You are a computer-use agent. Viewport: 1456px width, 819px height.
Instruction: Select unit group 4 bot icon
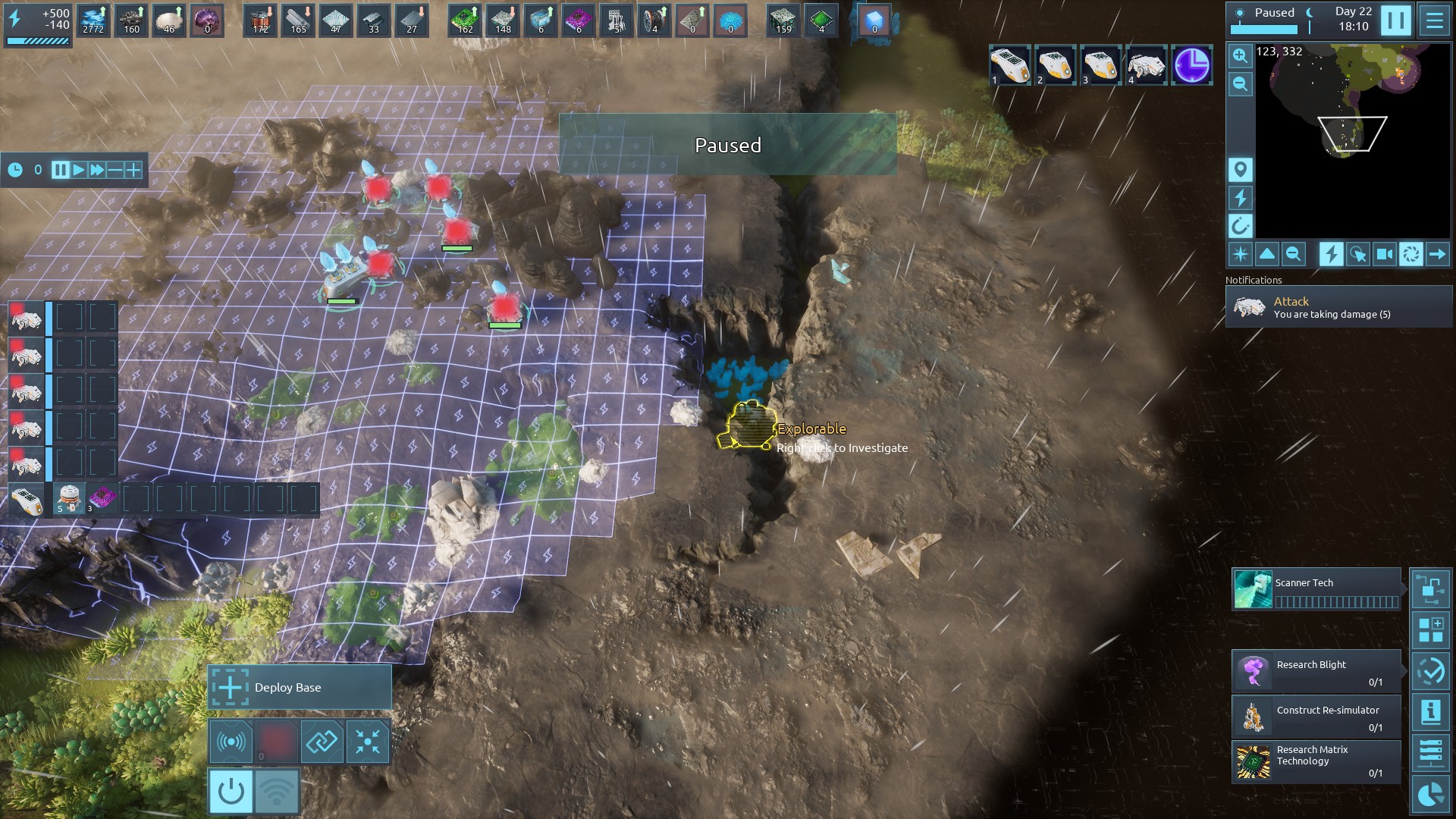click(x=1146, y=65)
